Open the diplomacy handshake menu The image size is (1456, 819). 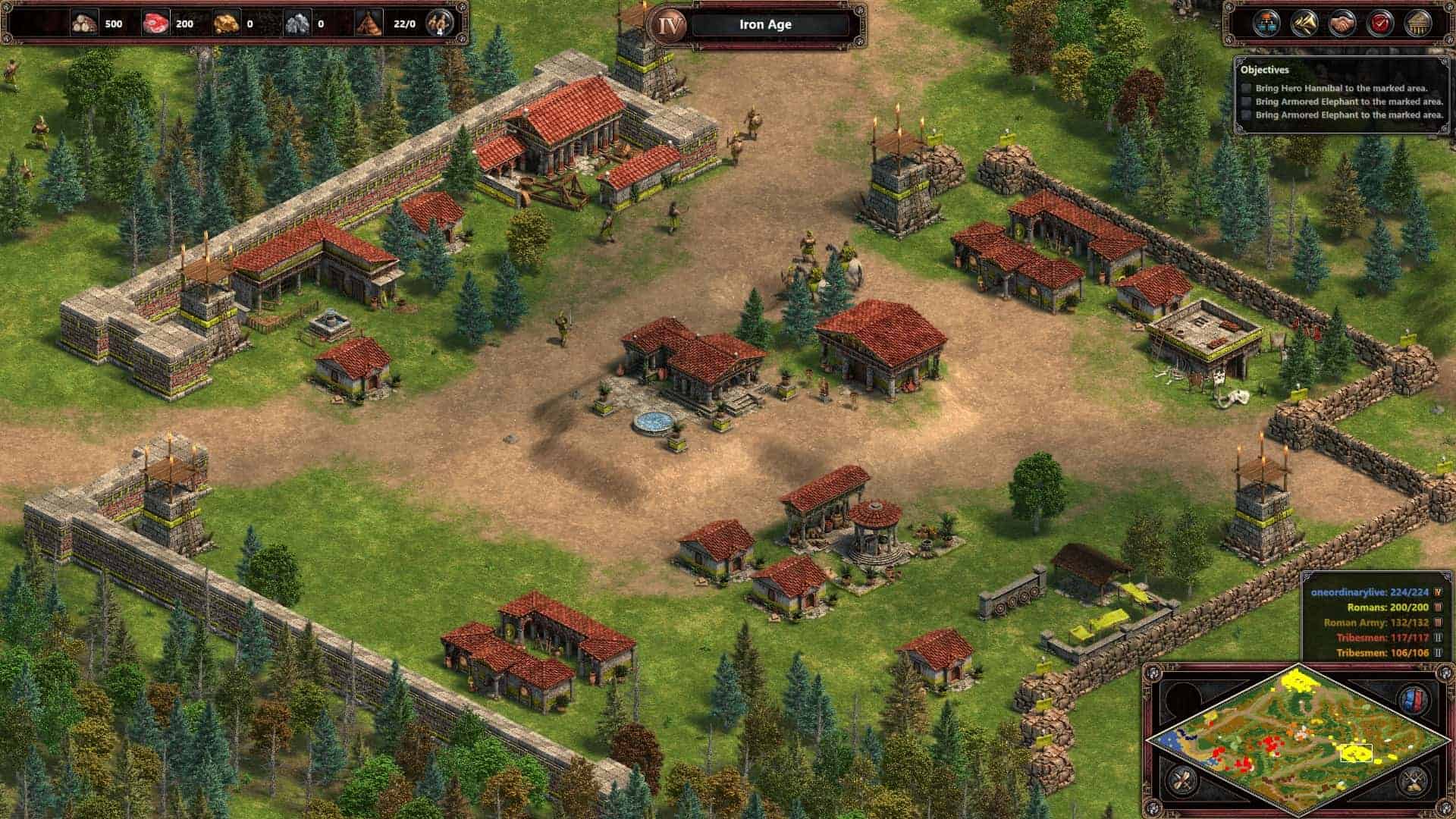coord(1342,24)
